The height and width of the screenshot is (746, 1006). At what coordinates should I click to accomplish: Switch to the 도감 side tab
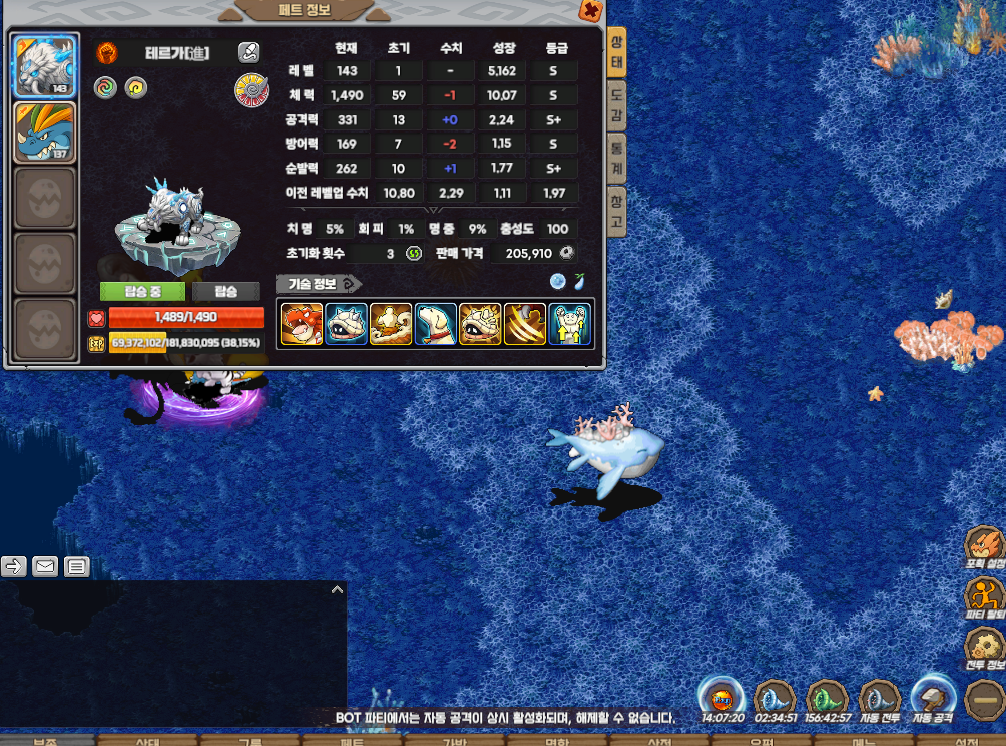tap(617, 106)
